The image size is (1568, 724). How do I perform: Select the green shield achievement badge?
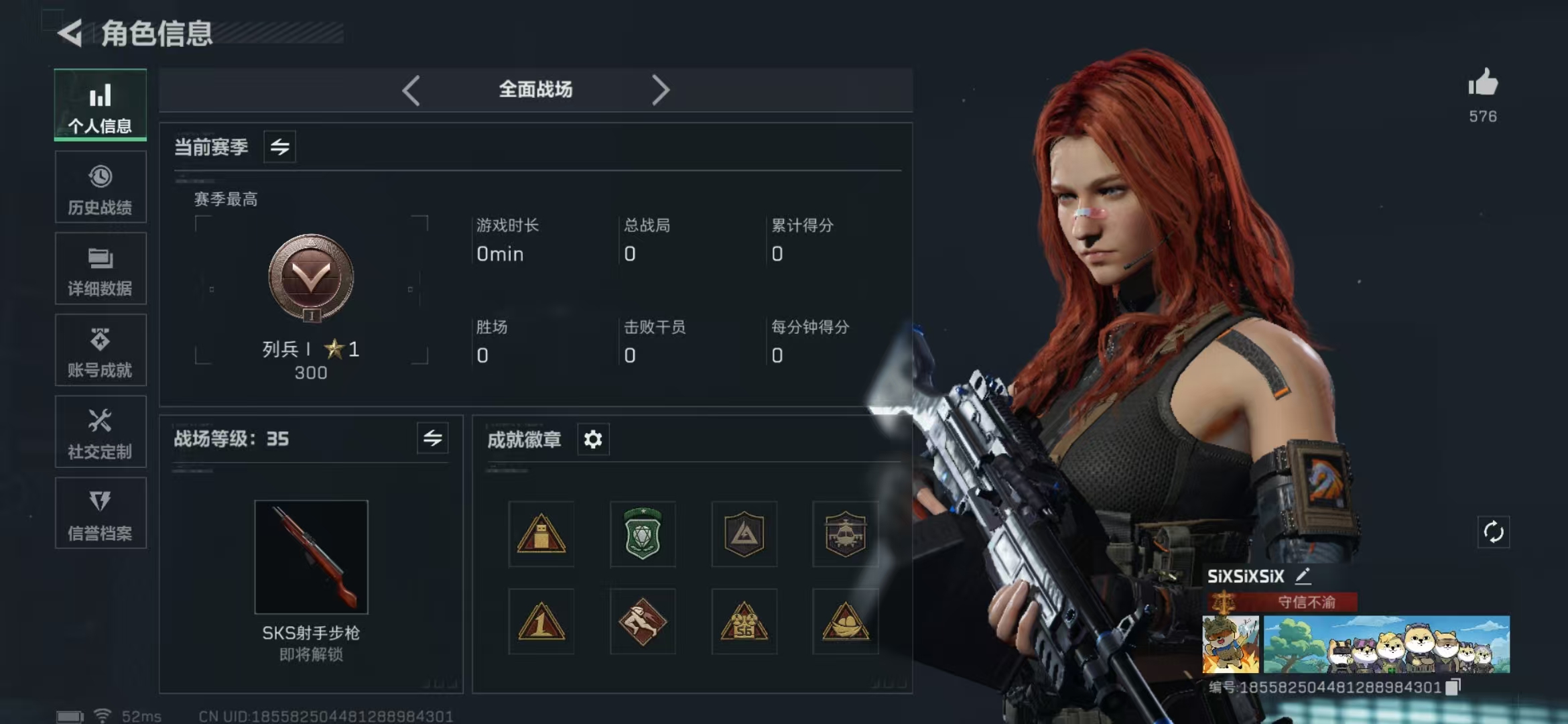(643, 534)
